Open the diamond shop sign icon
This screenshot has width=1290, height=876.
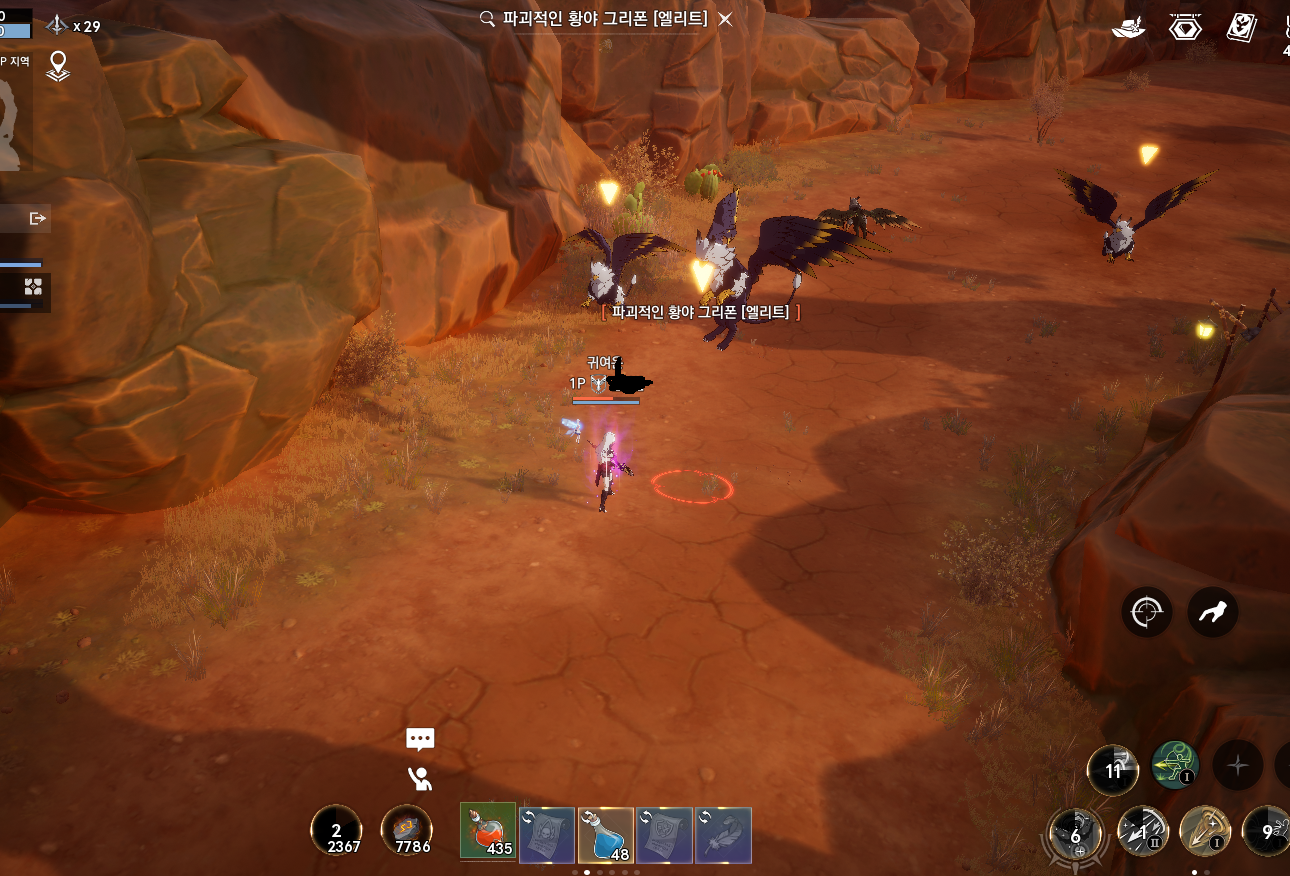(1185, 27)
